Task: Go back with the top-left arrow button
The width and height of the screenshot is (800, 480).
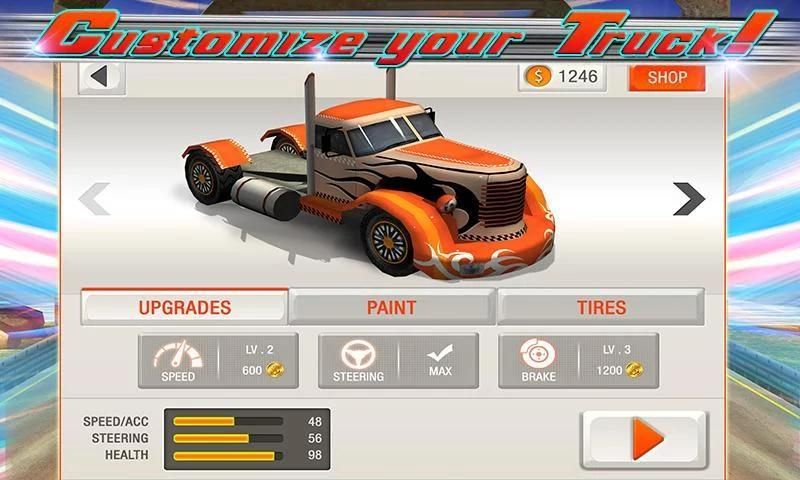Action: (x=100, y=77)
